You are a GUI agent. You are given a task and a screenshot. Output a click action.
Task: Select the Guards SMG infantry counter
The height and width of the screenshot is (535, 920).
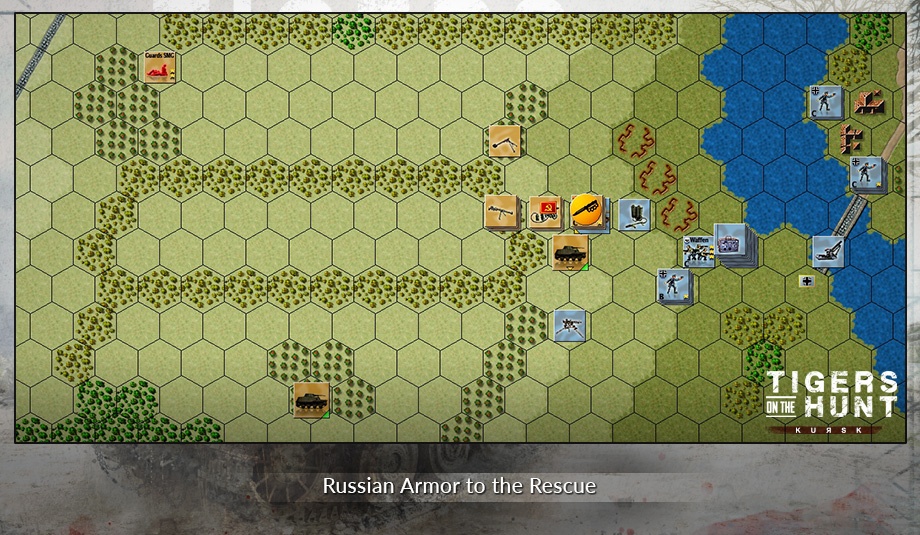[160, 68]
